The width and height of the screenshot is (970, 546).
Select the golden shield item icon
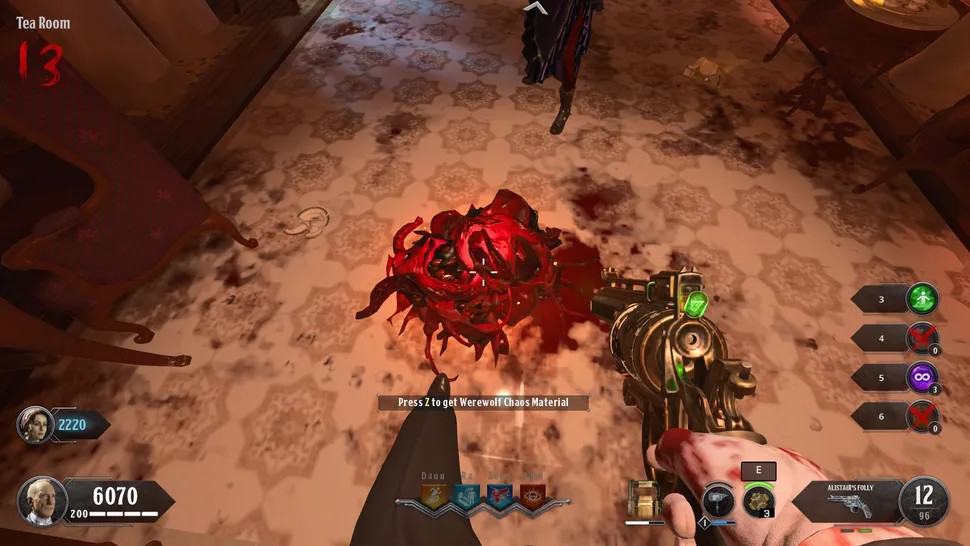(644, 499)
